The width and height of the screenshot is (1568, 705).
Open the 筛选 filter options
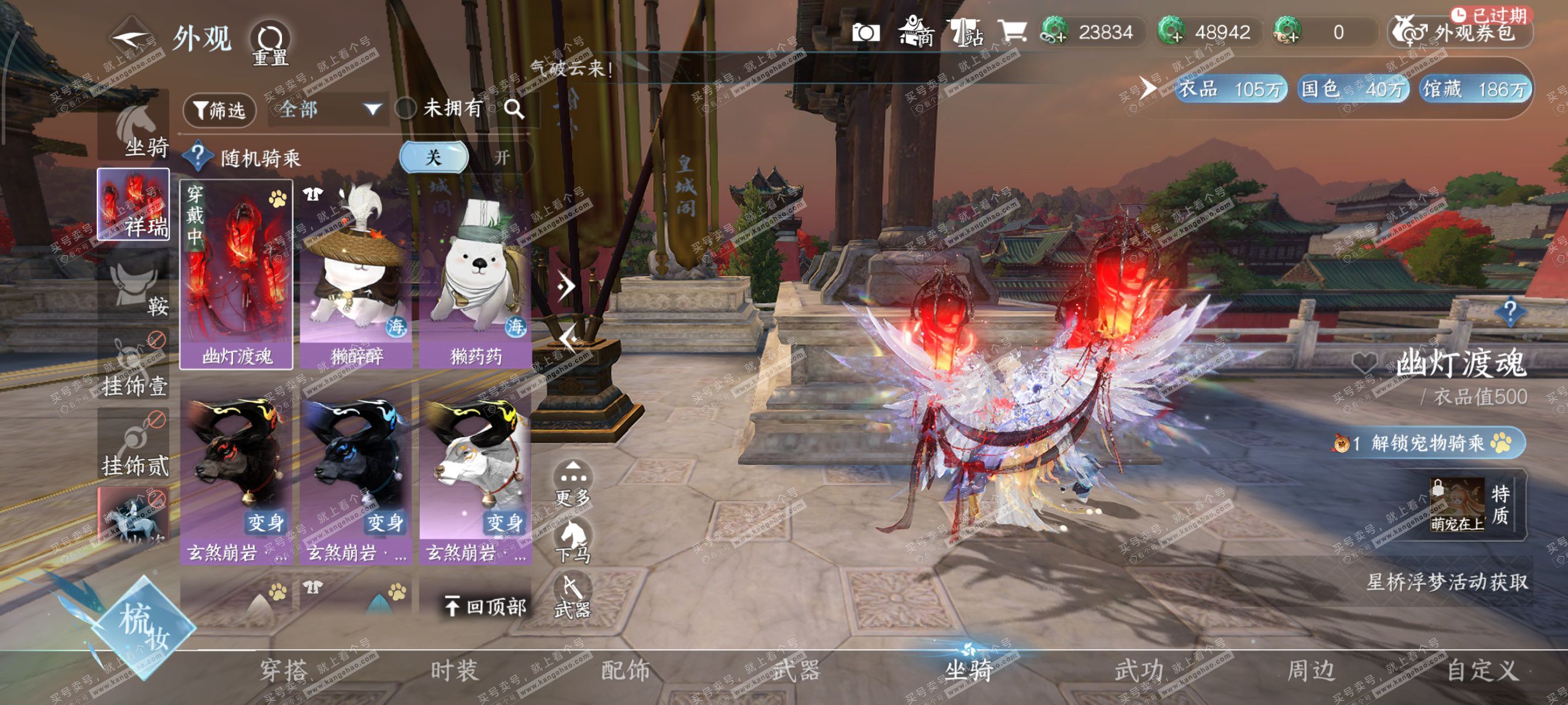[x=219, y=110]
